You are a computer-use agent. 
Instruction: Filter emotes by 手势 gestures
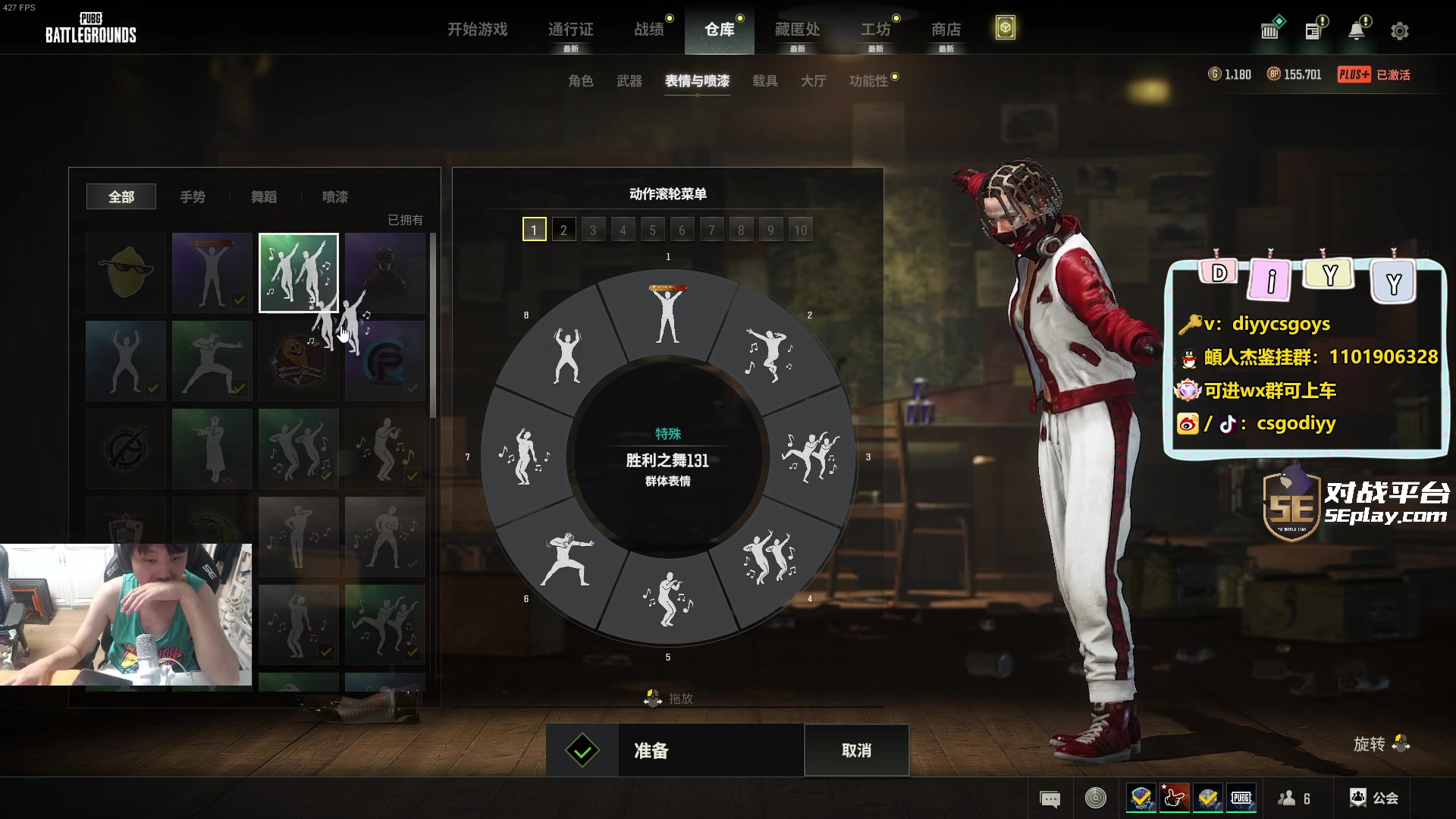coord(193,197)
